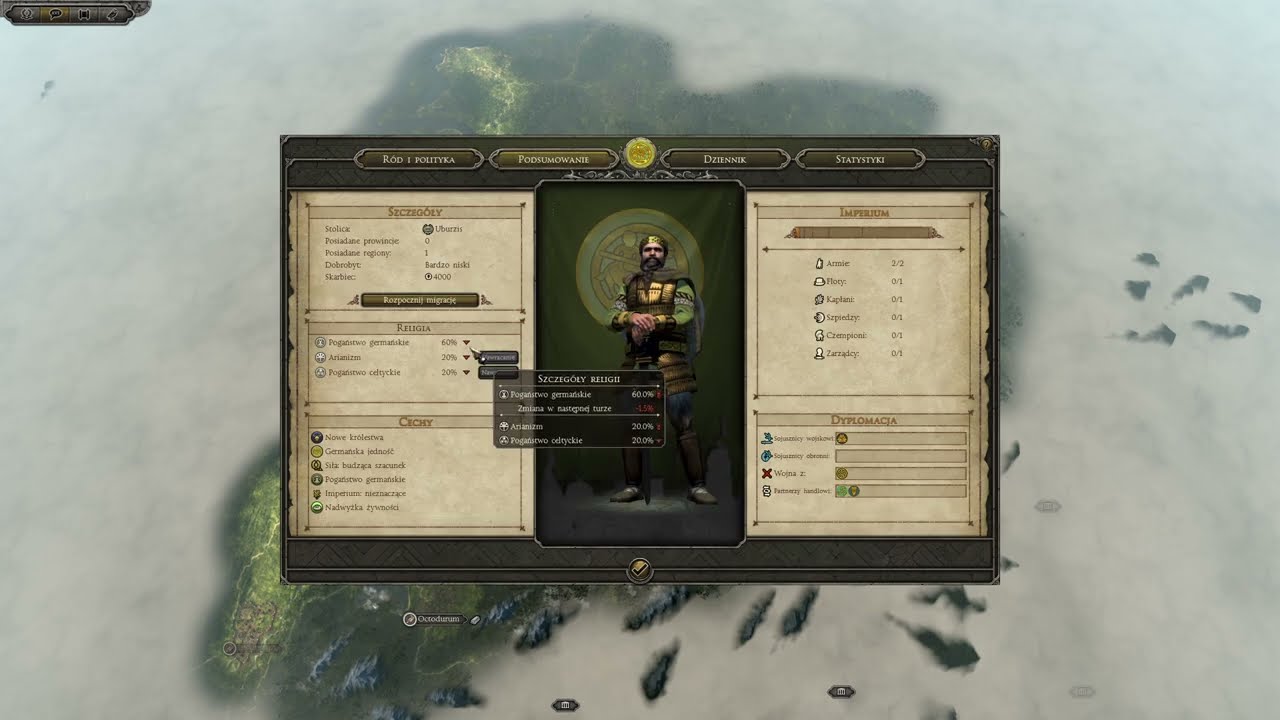Select the Germańska jedność trait
Screen dimensions: 1280x720
[x=358, y=451]
